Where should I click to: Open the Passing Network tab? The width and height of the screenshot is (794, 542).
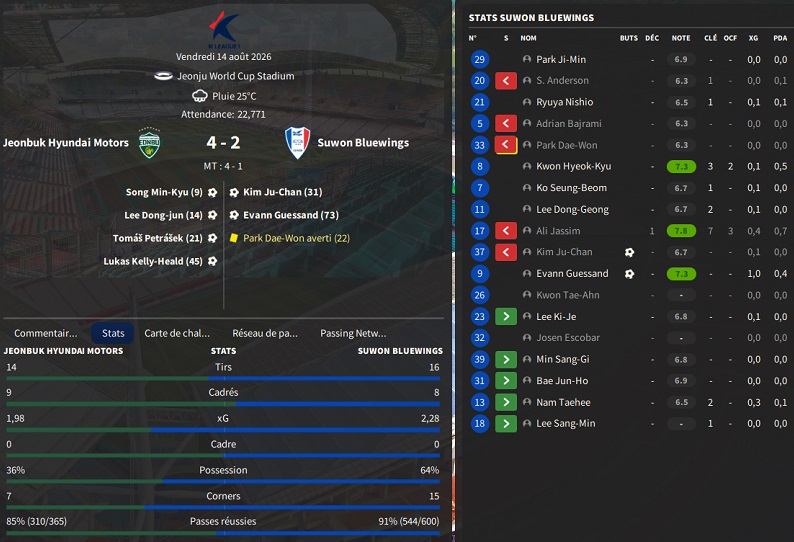coord(353,333)
